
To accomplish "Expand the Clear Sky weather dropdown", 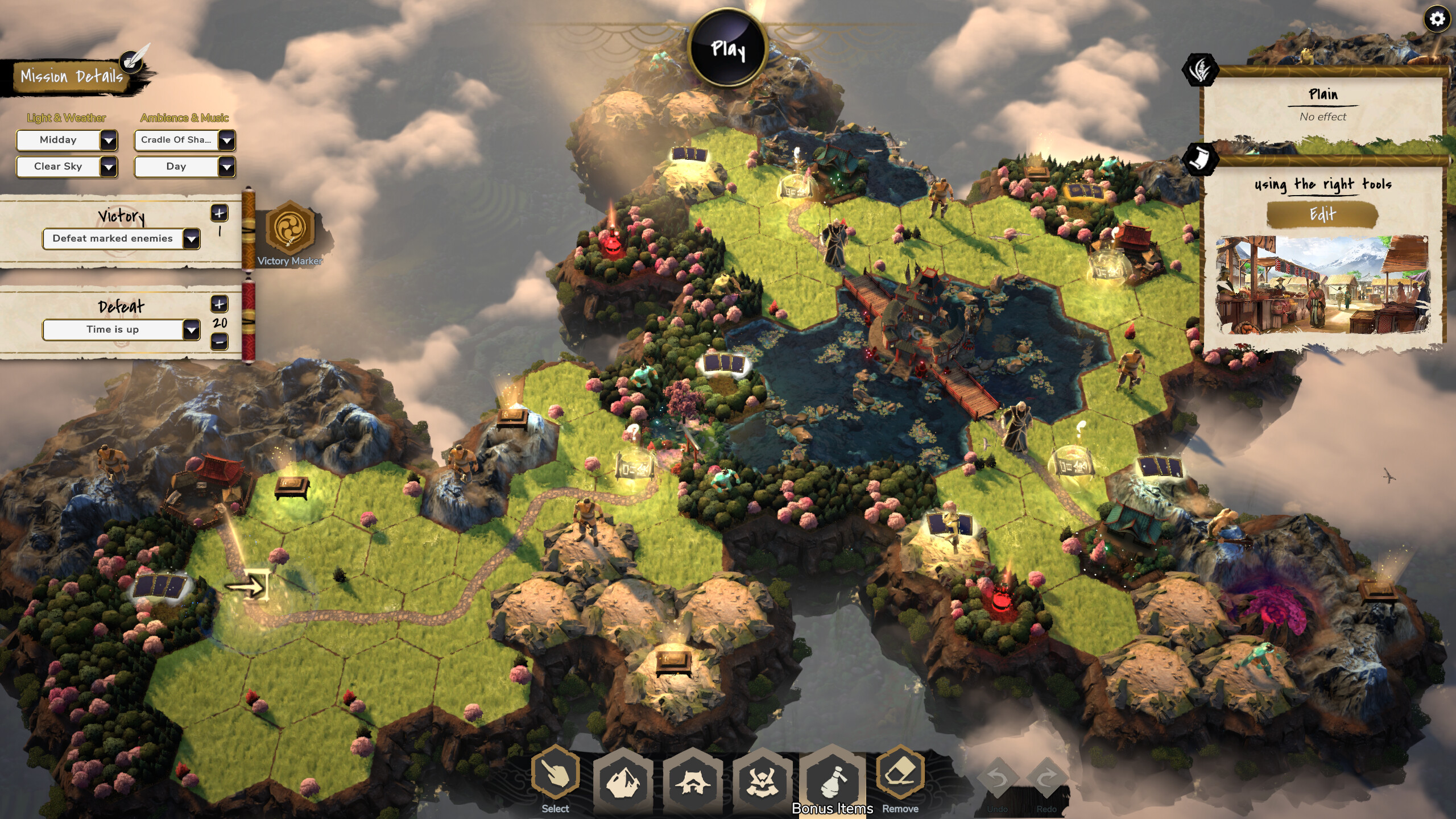I will point(66,167).
